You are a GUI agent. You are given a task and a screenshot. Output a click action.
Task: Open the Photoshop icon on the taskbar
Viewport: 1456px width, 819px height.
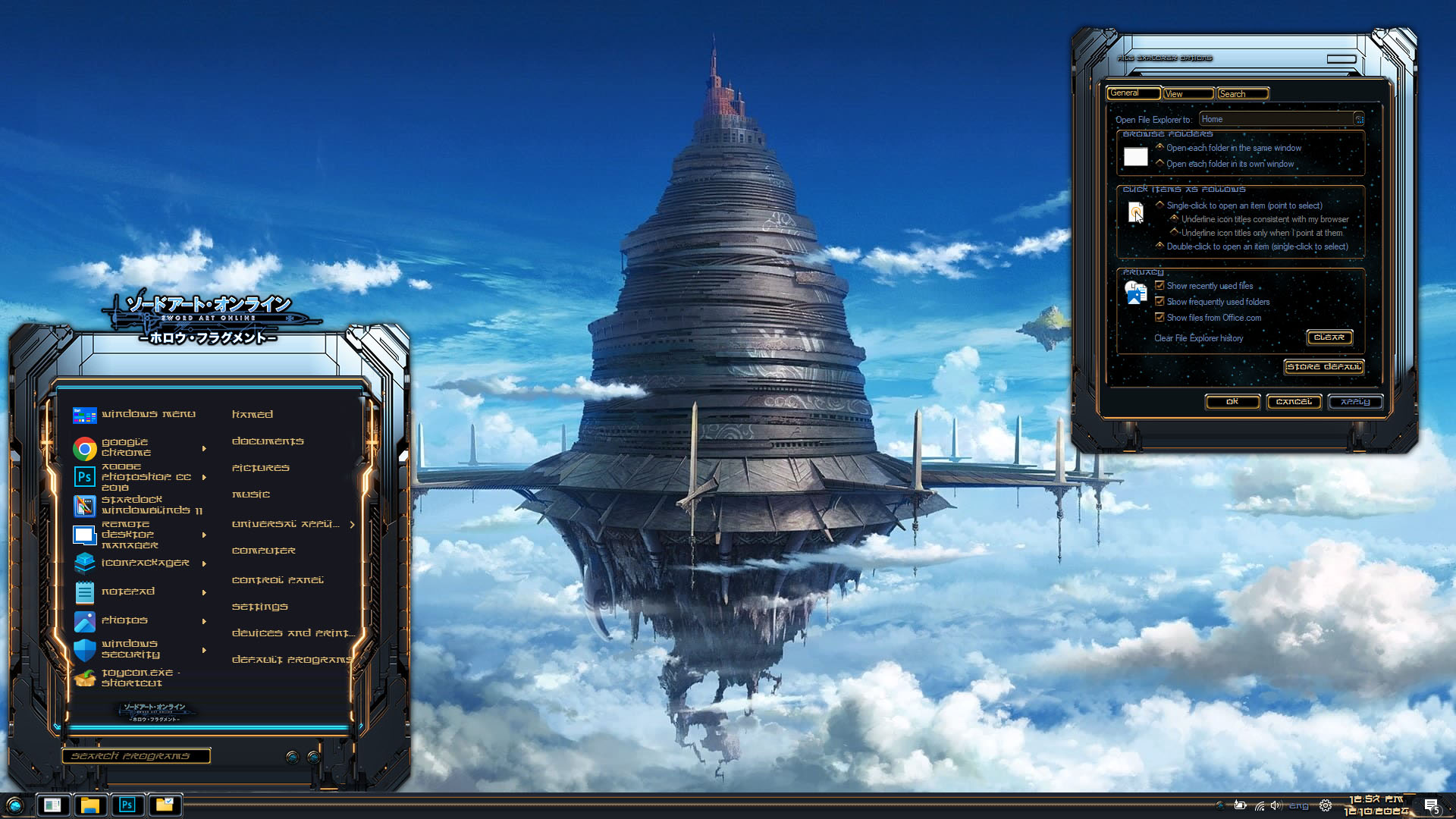(127, 805)
